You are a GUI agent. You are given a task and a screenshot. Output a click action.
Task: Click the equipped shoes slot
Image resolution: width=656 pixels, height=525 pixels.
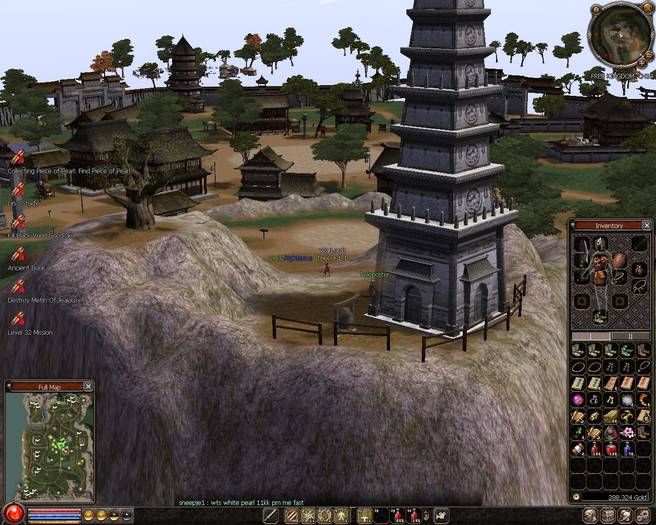click(x=600, y=316)
